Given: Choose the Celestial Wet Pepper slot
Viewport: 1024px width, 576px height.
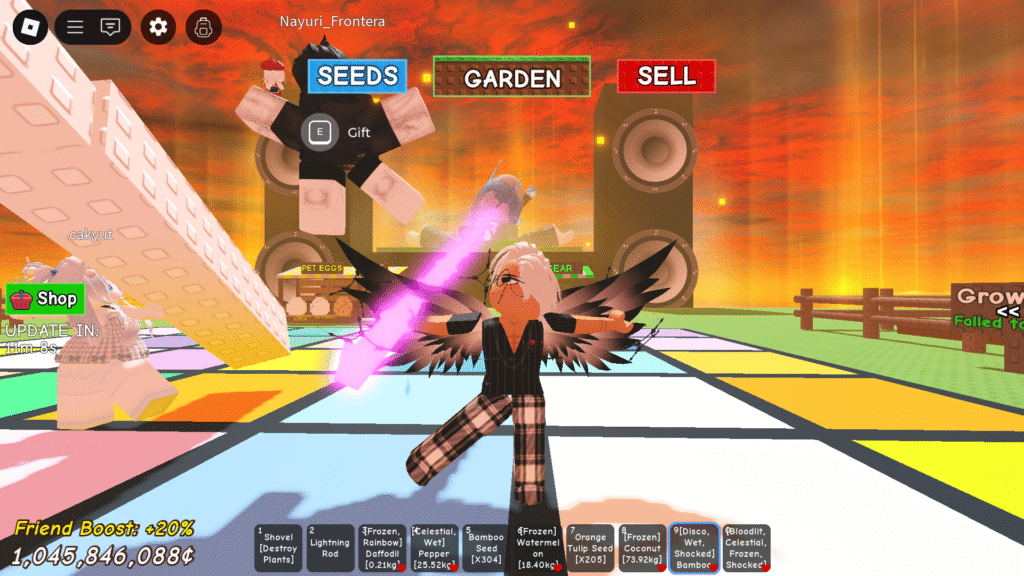Looking at the screenshot, I should point(435,548).
